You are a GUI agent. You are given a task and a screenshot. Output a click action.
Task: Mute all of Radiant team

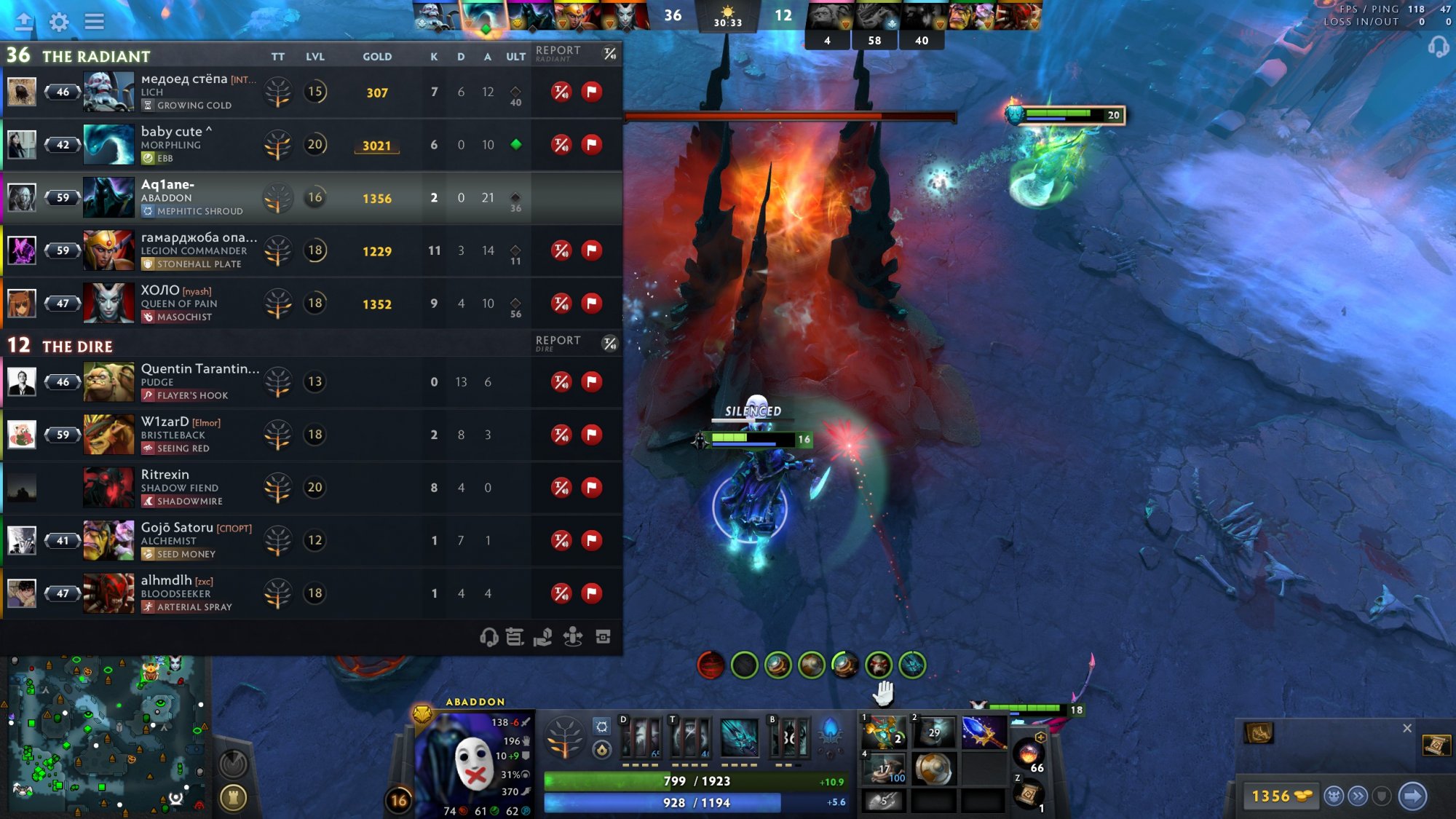(610, 54)
